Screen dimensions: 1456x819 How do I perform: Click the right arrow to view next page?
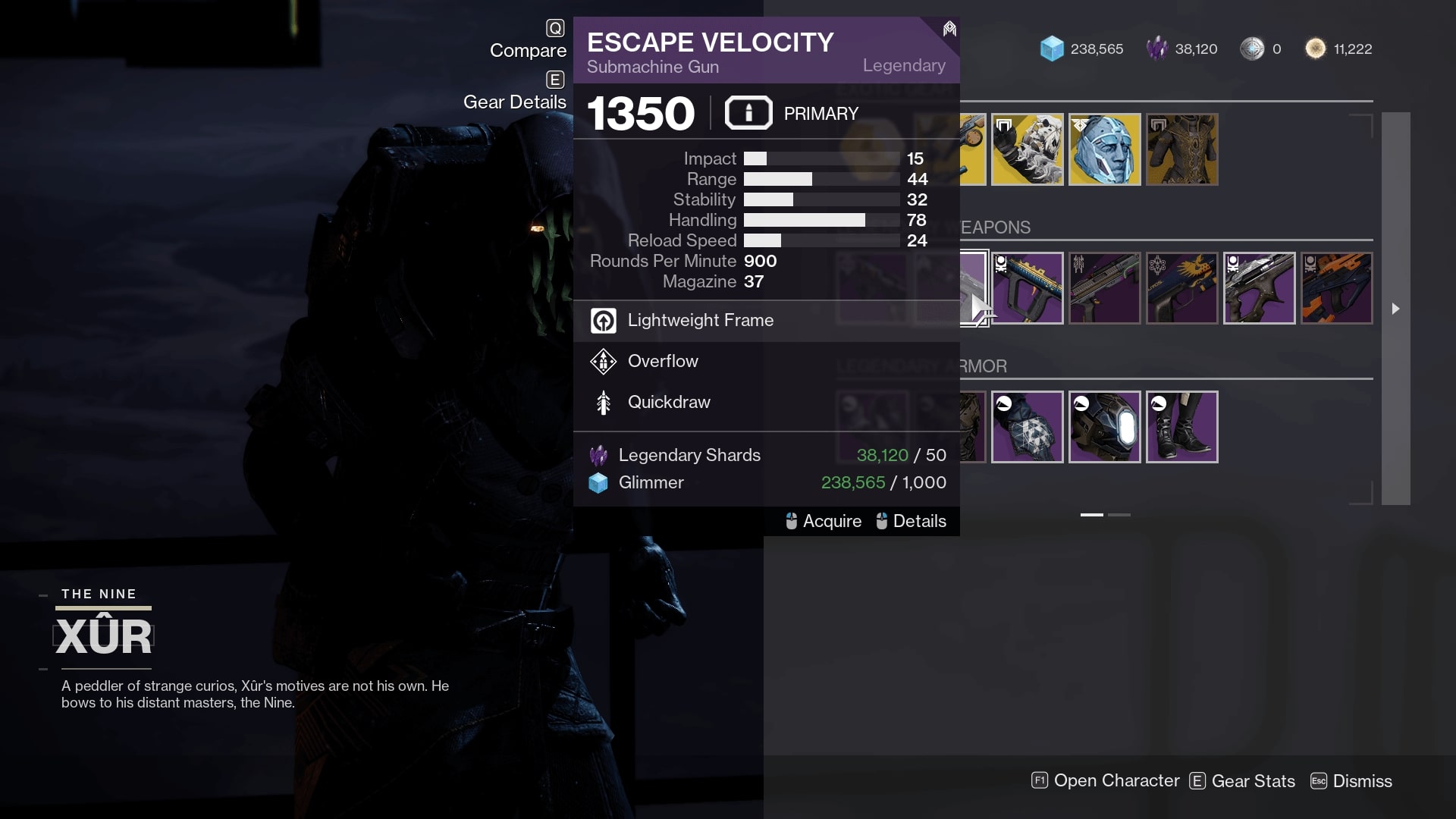click(x=1395, y=309)
